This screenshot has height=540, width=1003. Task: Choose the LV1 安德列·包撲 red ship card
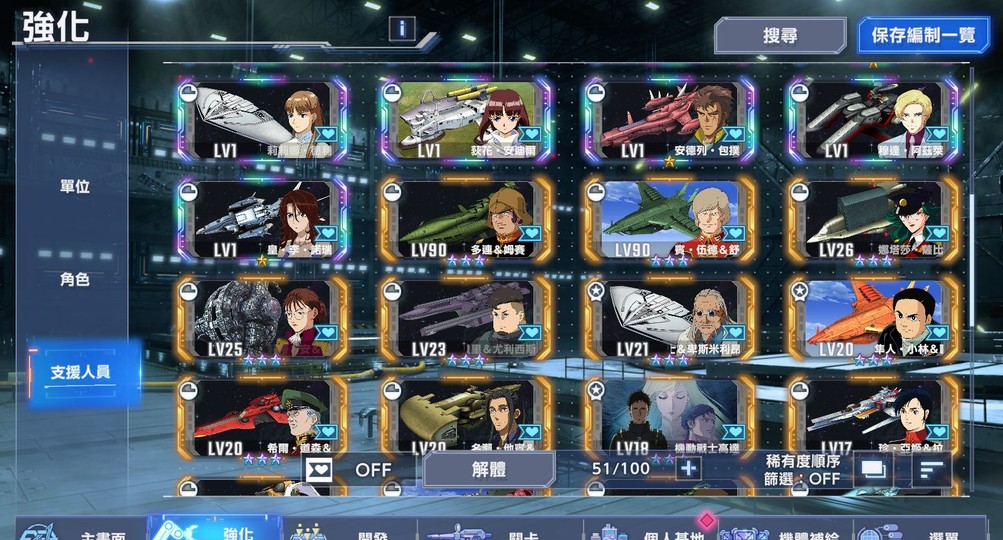(669, 122)
